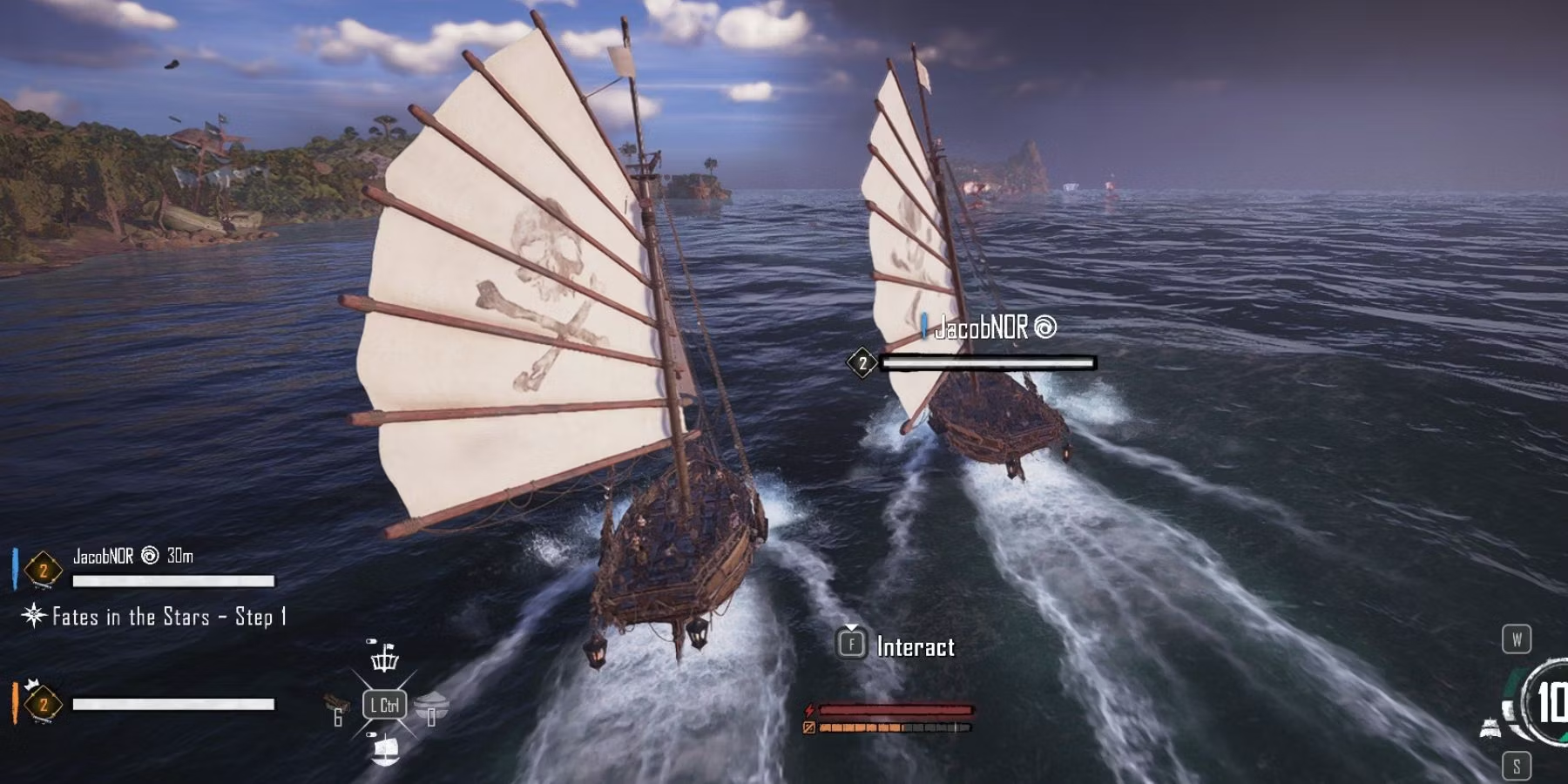Click JacobNOR's party entry name
The image size is (1568, 784).
[x=104, y=556]
